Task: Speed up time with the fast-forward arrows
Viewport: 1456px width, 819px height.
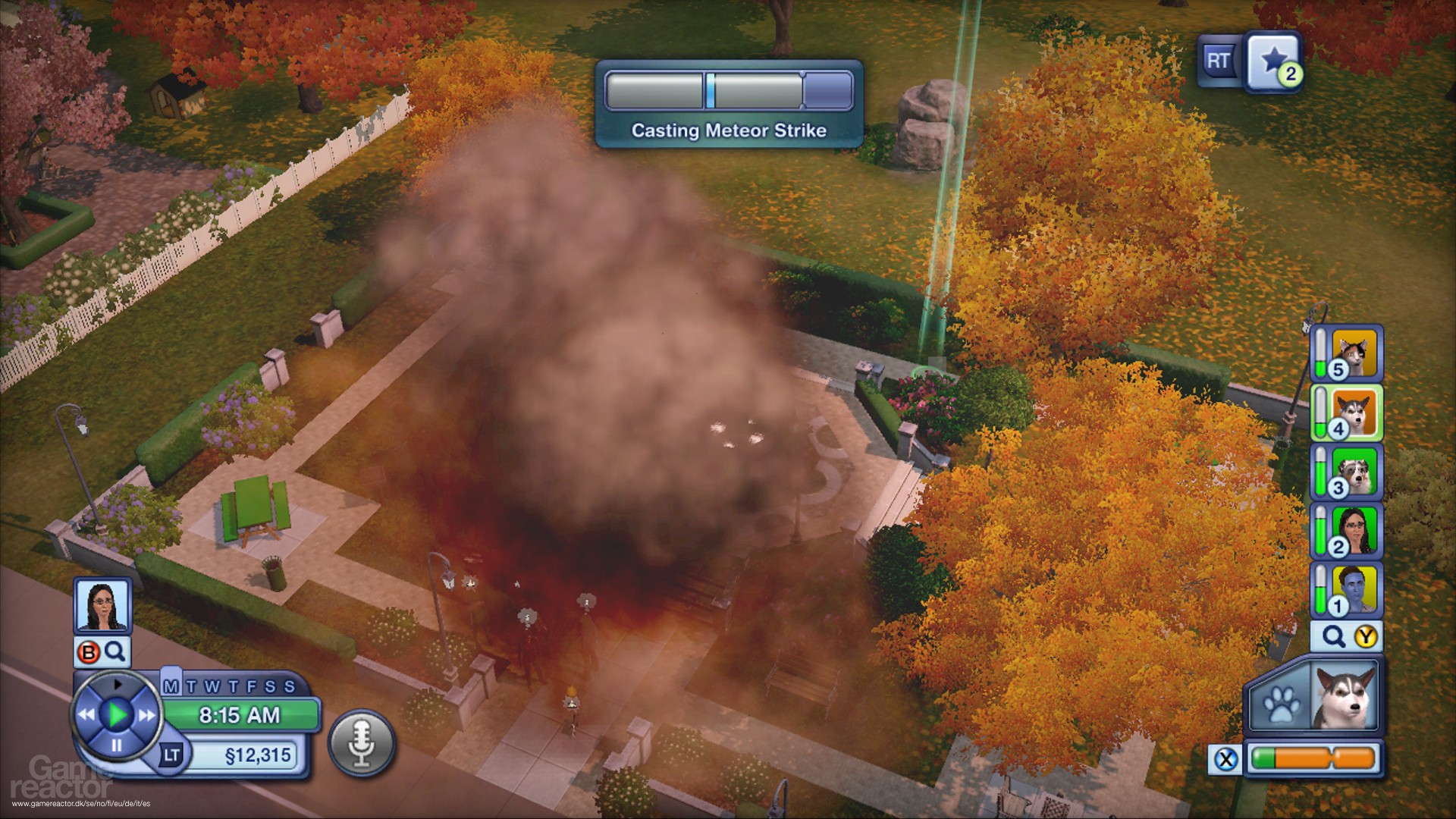Action: (146, 714)
